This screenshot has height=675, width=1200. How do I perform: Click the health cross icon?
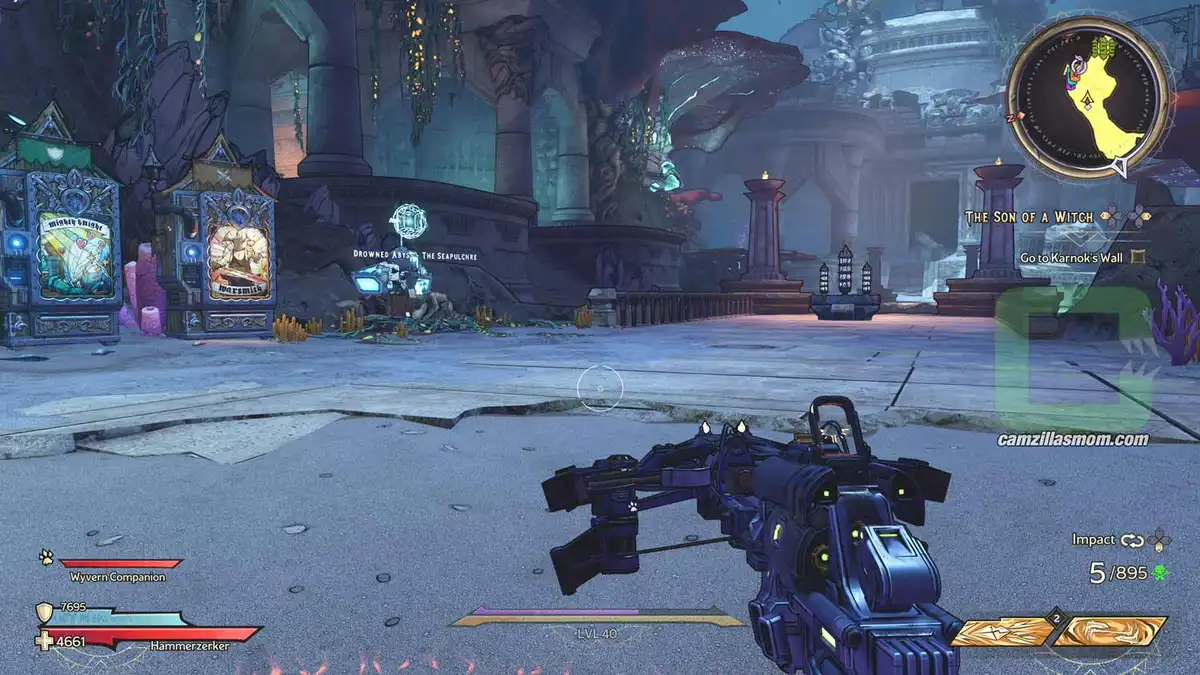(44, 641)
